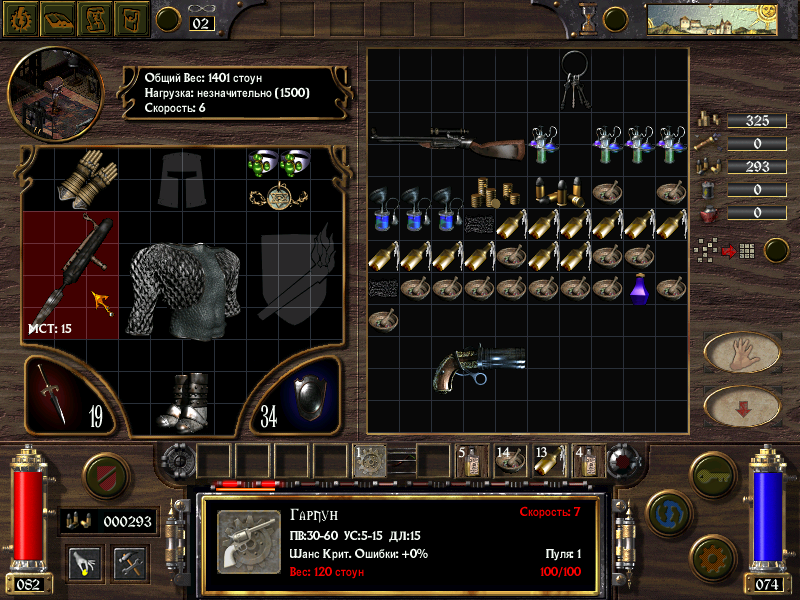The width and height of the screenshot is (800, 600).
Task: Open the logbook from the top bar
Action: click(58, 18)
